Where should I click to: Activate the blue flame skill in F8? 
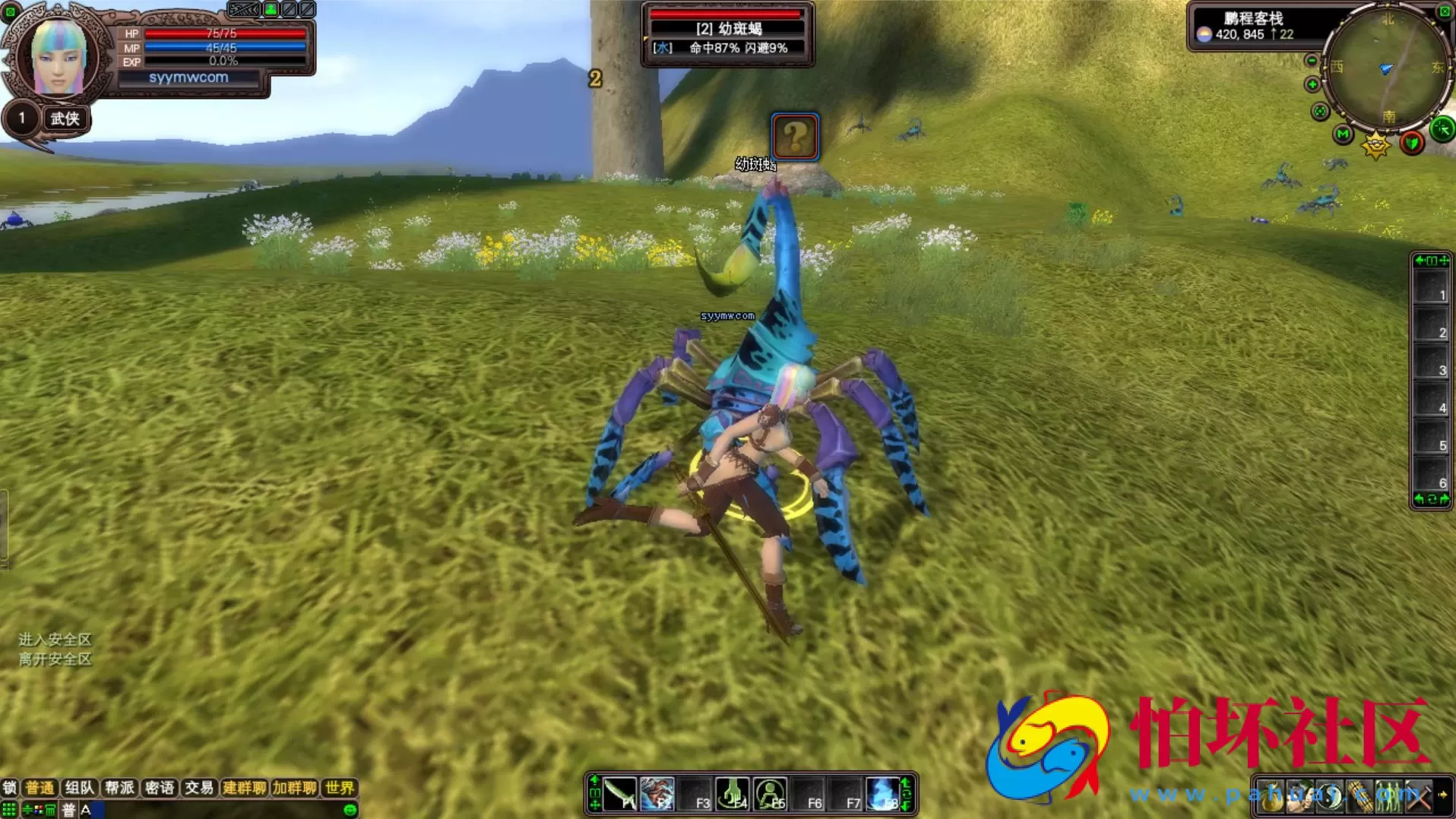pos(882,794)
